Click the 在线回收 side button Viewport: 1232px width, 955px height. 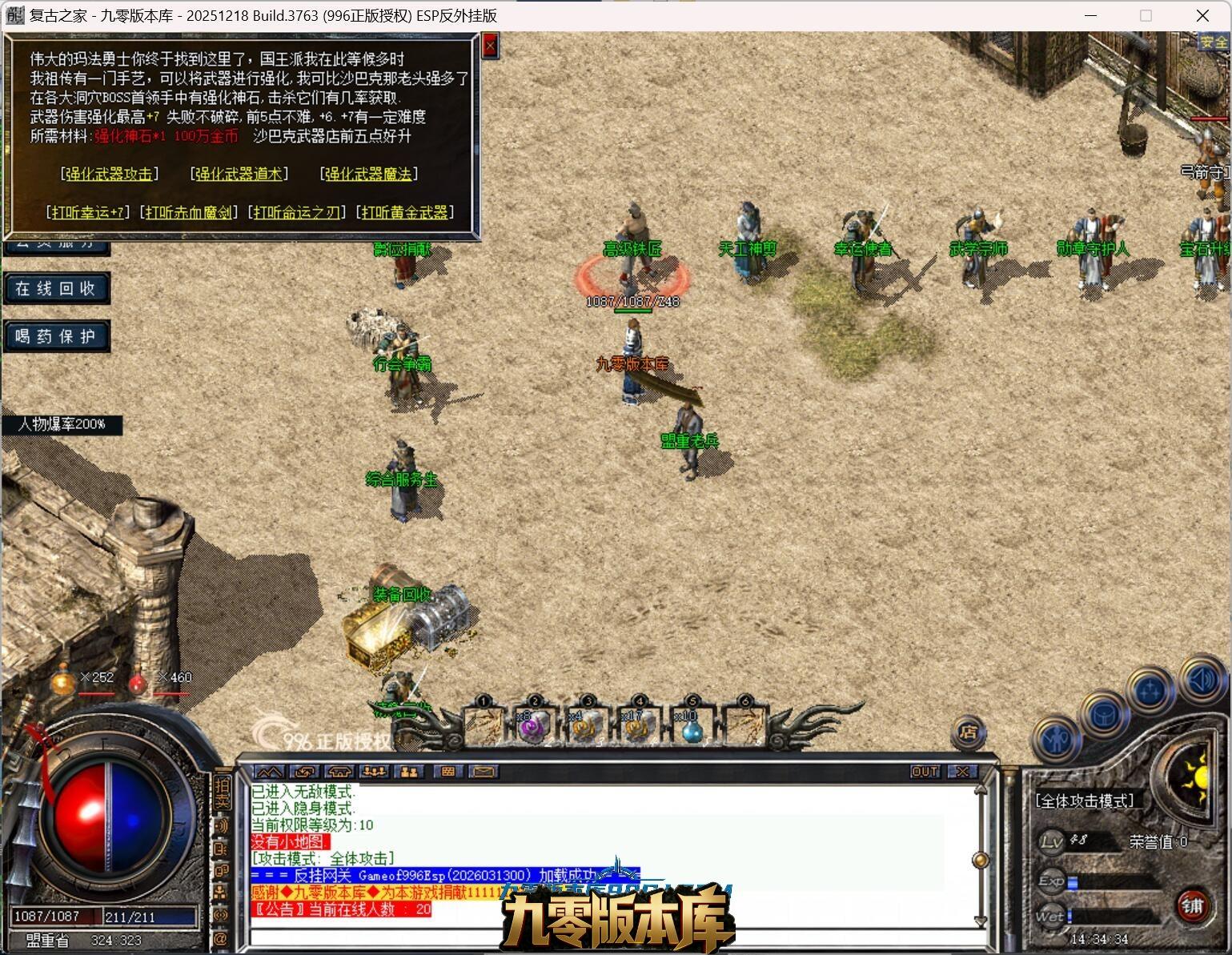pos(56,288)
